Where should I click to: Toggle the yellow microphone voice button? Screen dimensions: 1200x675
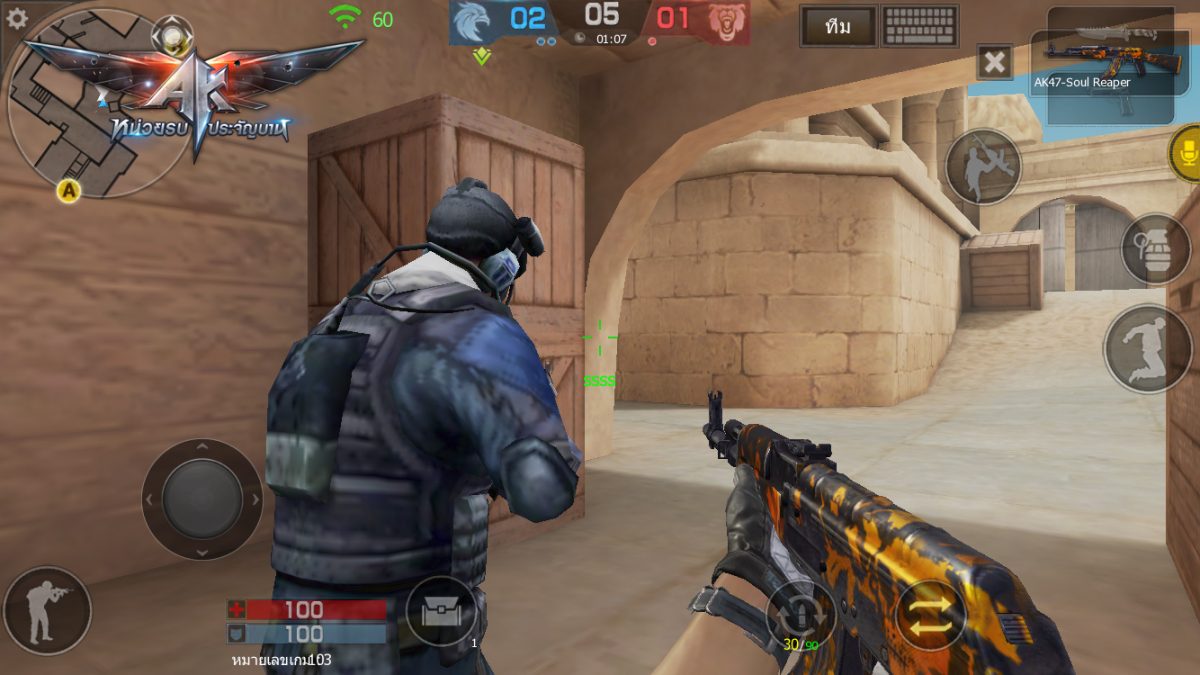(x=1186, y=153)
